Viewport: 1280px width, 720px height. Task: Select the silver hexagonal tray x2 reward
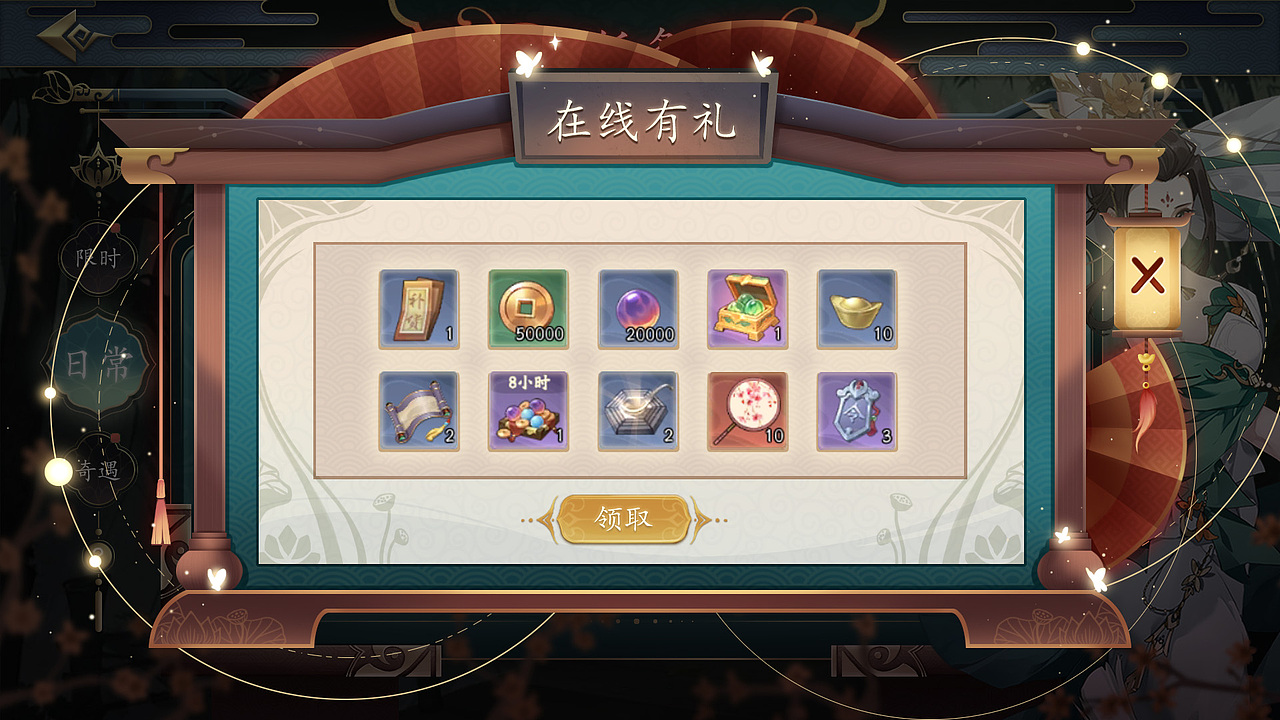pos(637,413)
